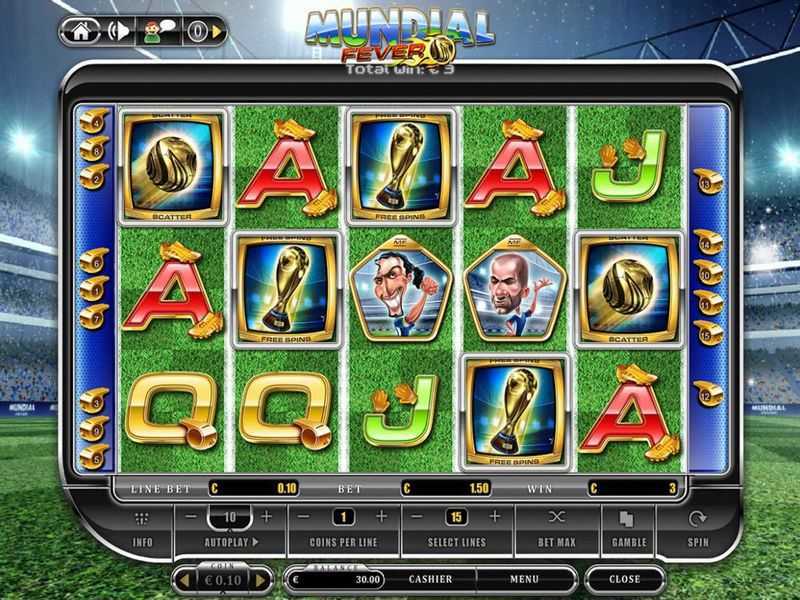800x600 pixels.
Task: Start Autoplay
Action: 229,542
